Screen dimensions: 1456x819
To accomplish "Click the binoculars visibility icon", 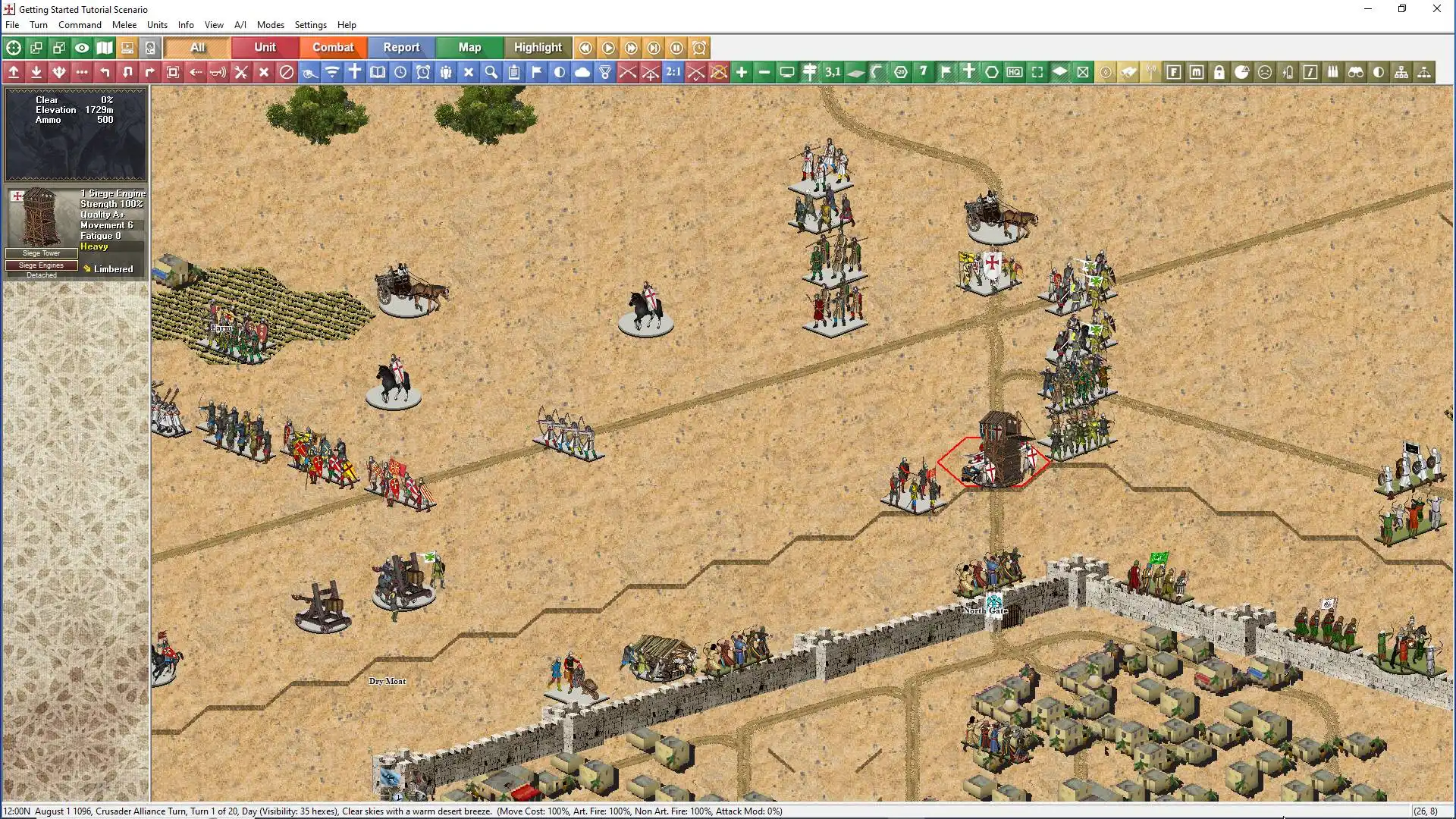I will 1356,72.
